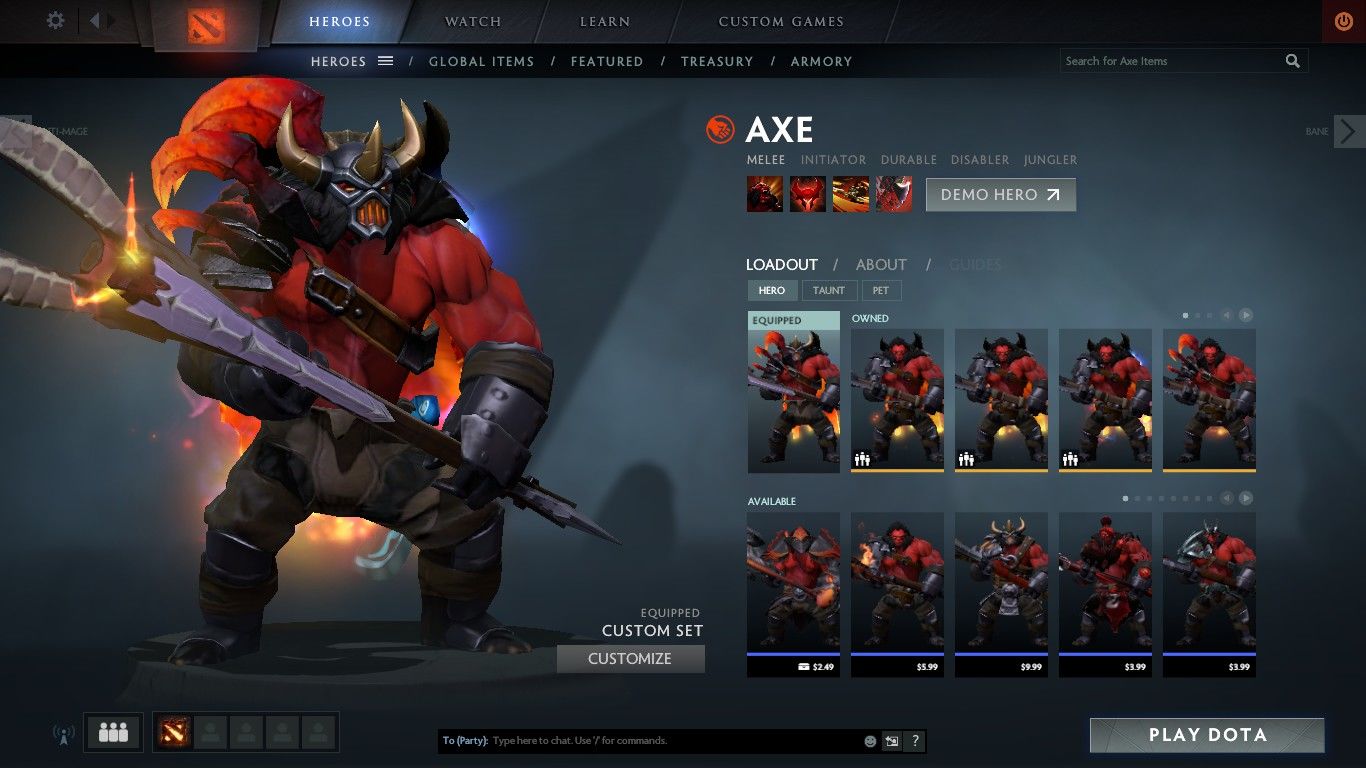Click the Search for Axe Items field
Viewport: 1366px width, 768px height.
[x=1170, y=61]
